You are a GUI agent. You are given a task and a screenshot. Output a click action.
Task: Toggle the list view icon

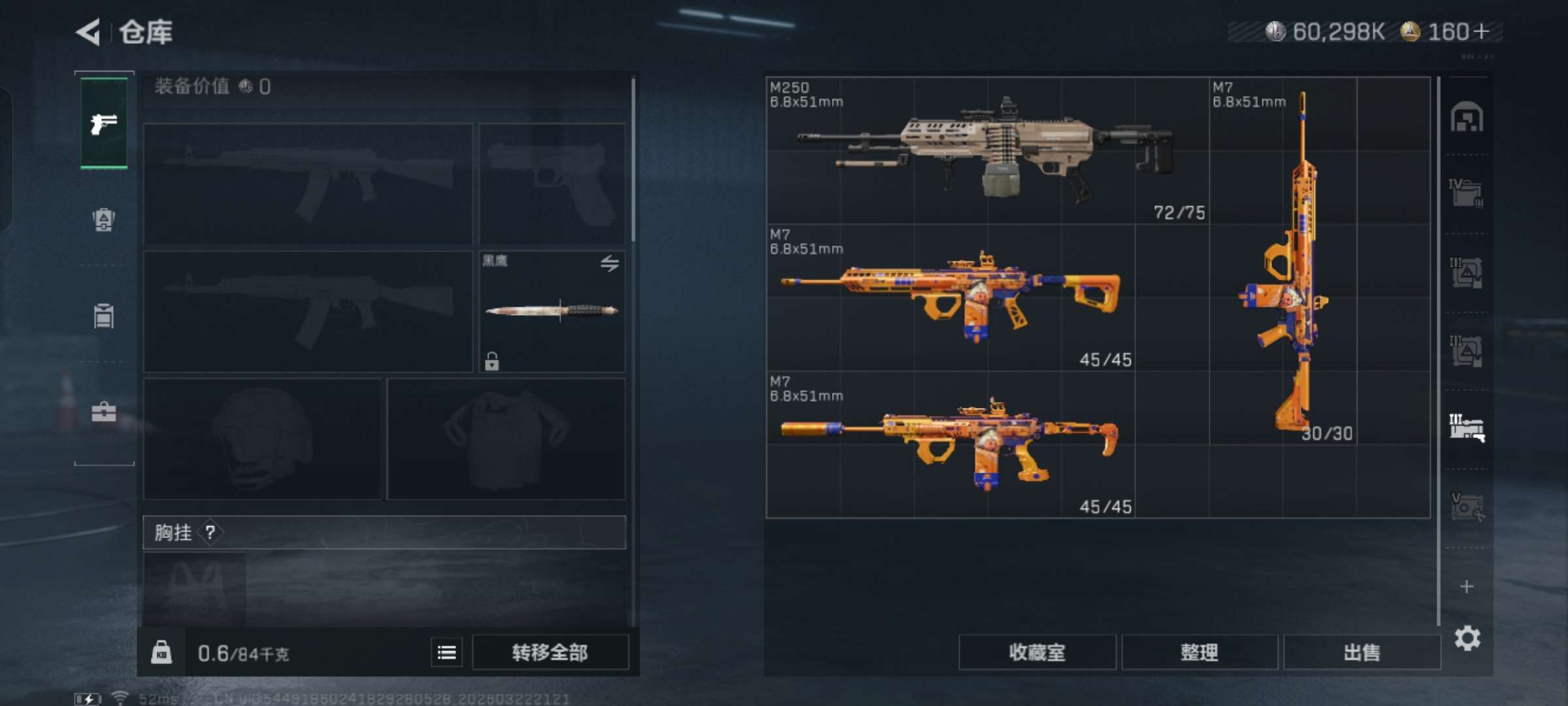(447, 652)
